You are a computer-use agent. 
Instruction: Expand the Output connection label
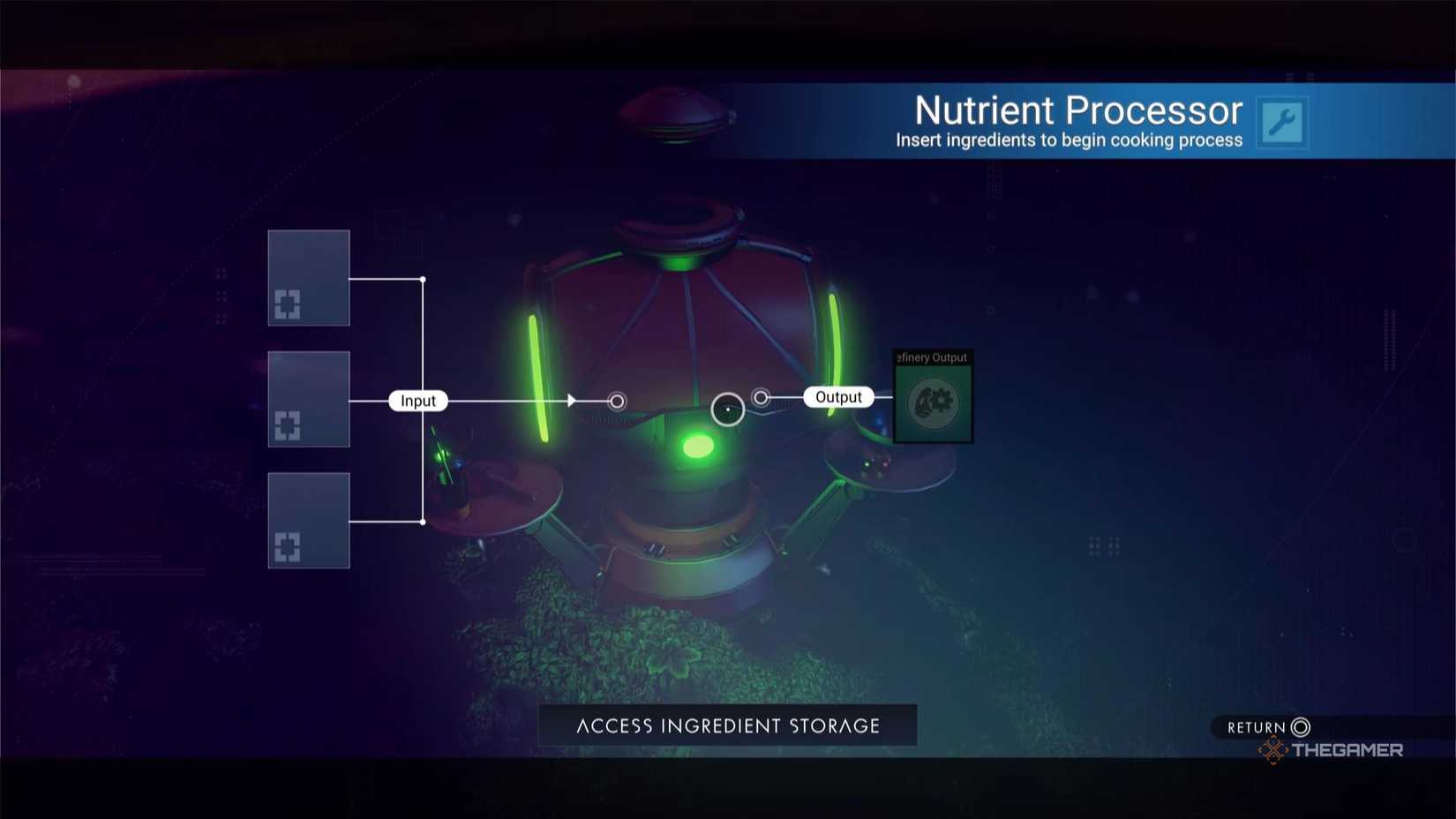[837, 396]
